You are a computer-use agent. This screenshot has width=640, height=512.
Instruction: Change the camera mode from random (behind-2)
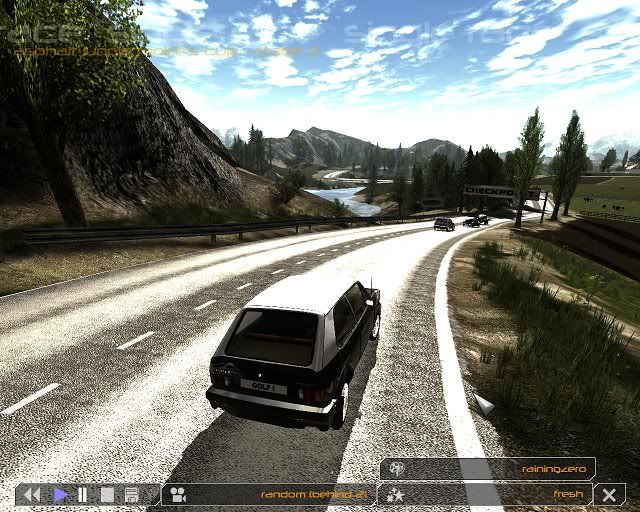pyautogui.click(x=268, y=494)
